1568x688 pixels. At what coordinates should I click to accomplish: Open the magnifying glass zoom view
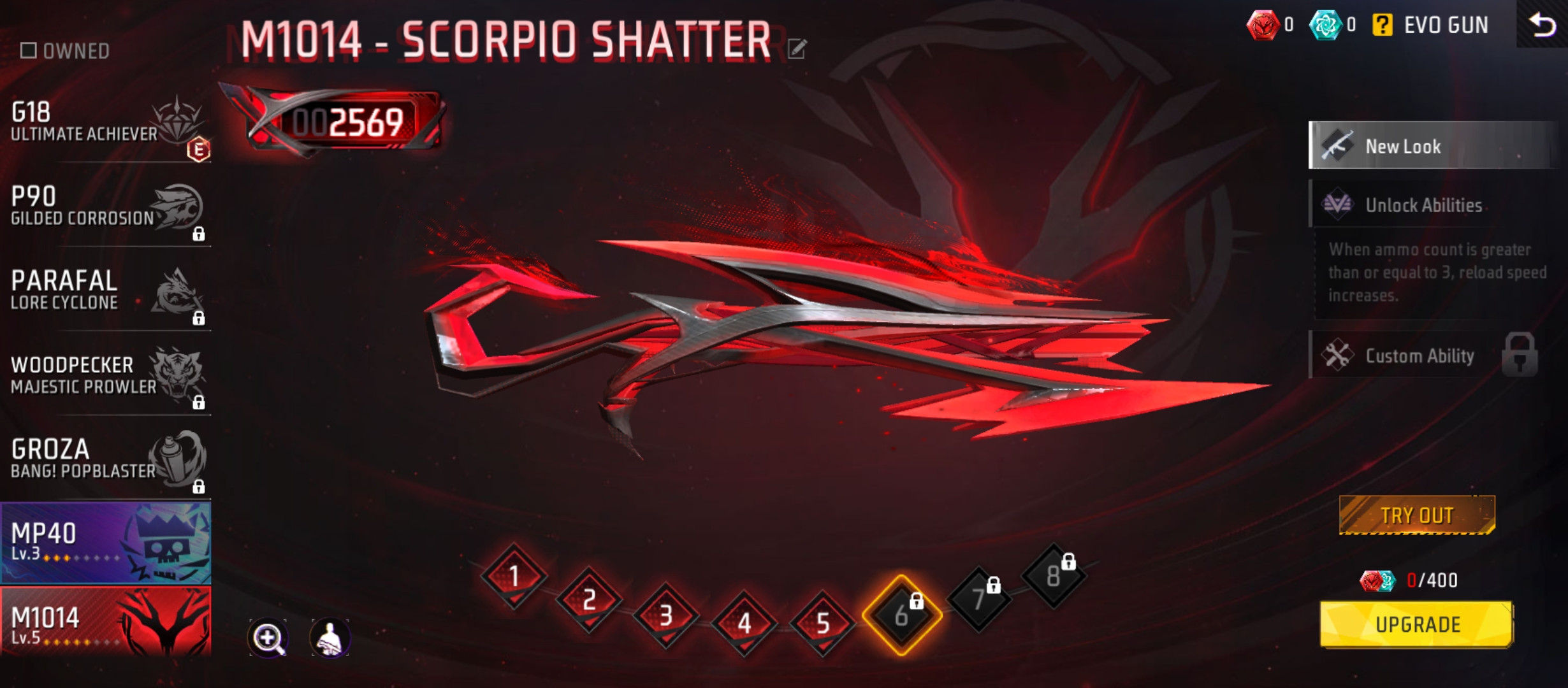pyautogui.click(x=268, y=638)
